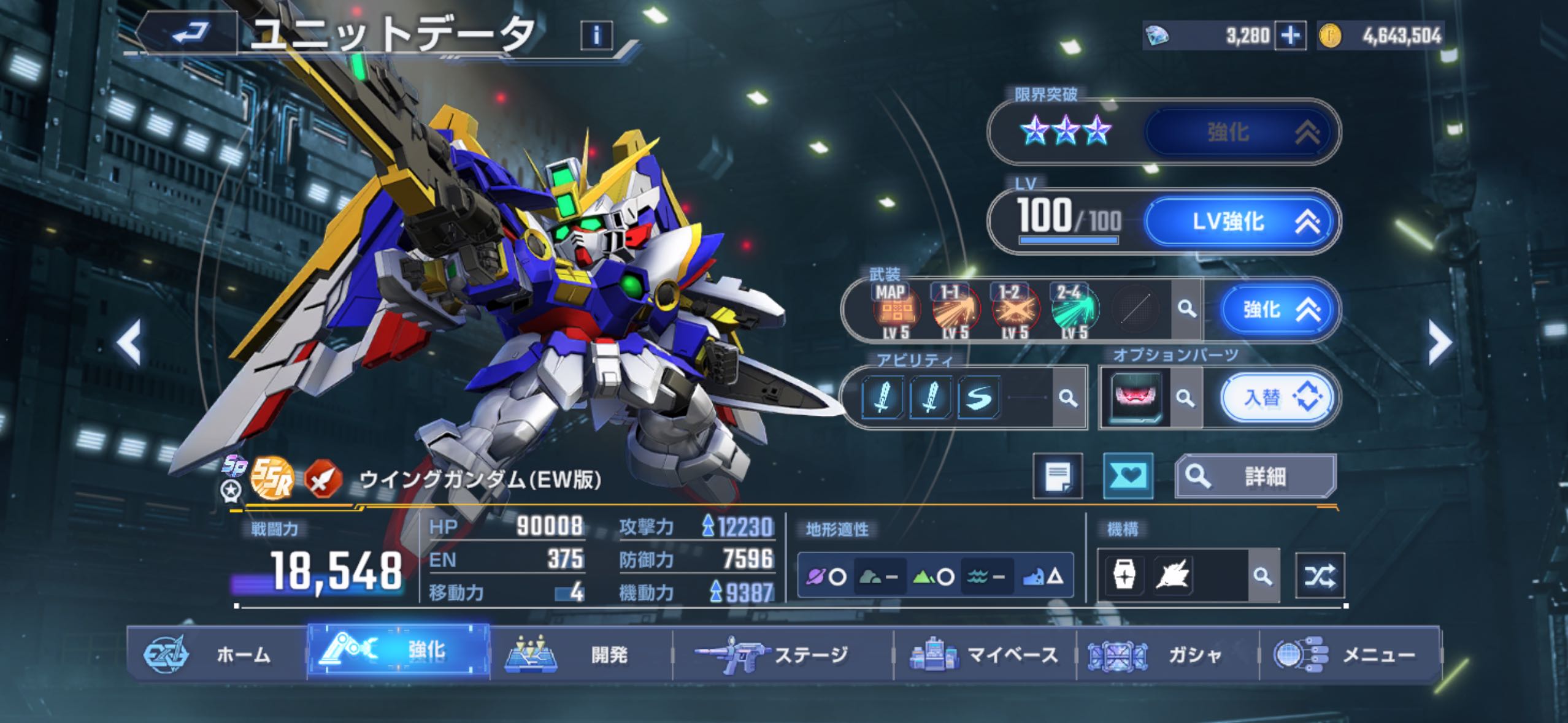The image size is (1568, 723).
Task: Add diamonds with the plus button
Action: [1289, 36]
